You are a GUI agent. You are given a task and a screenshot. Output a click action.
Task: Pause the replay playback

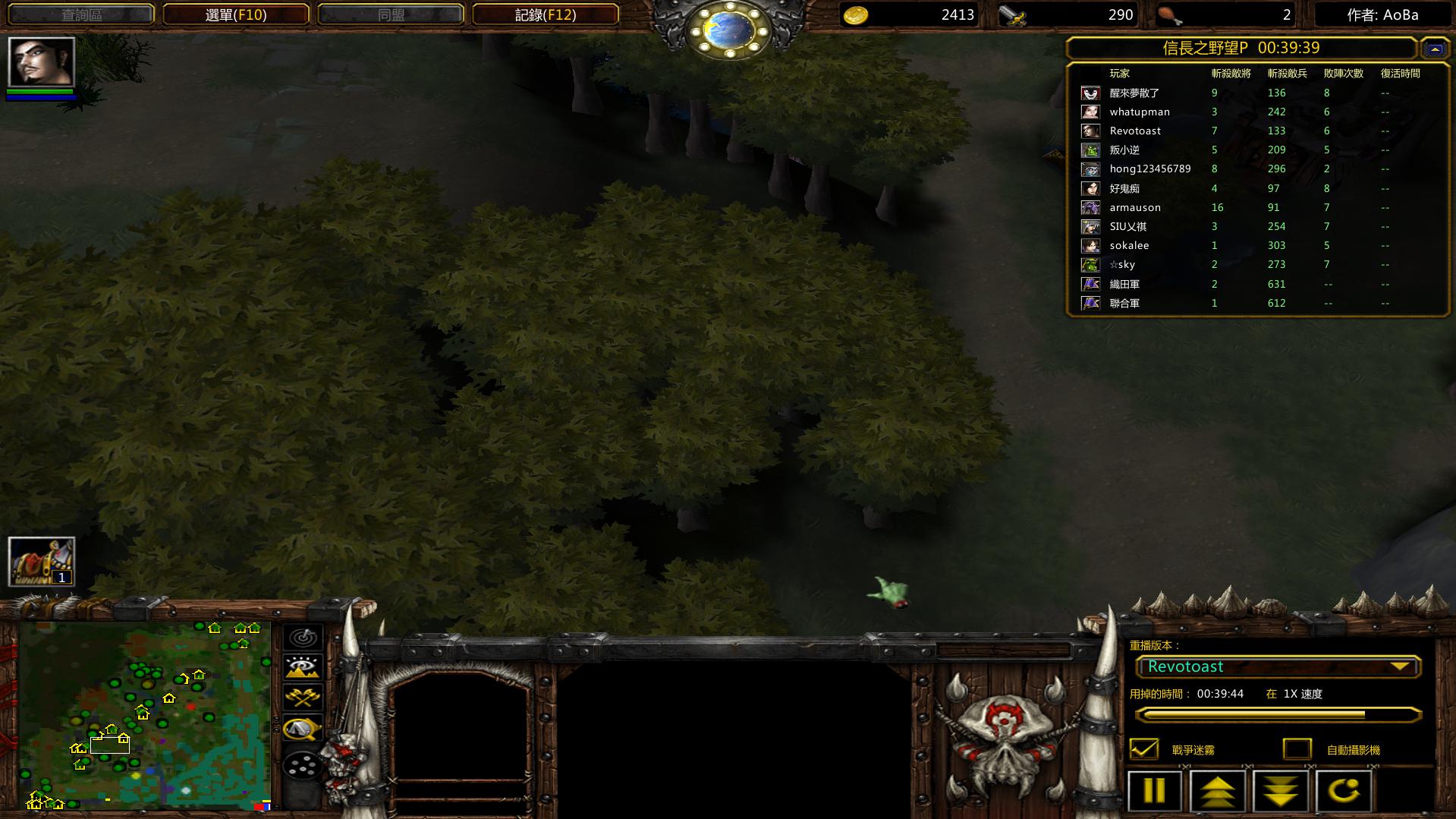pos(1154,791)
